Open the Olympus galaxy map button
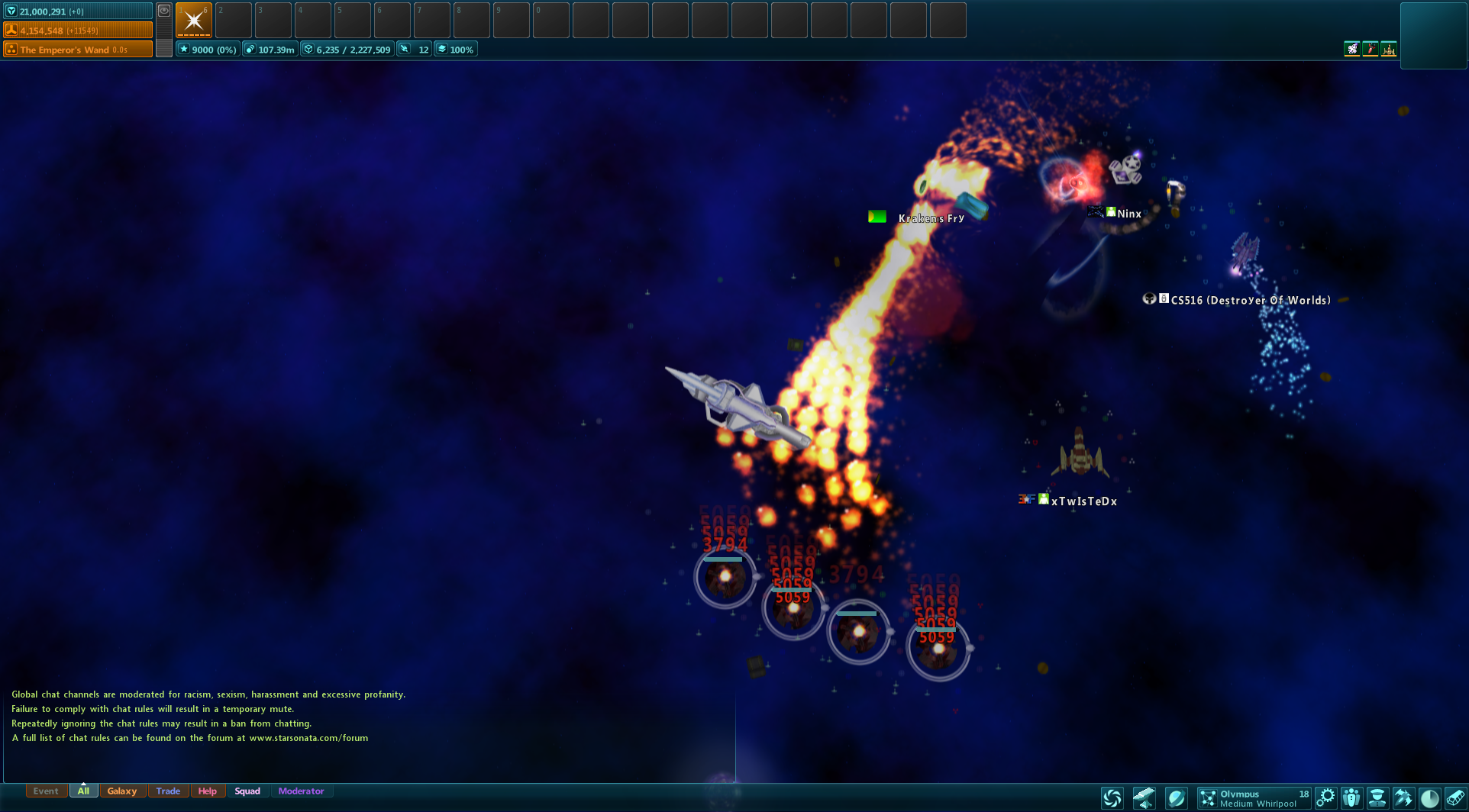The width and height of the screenshot is (1469, 812). click(1254, 798)
